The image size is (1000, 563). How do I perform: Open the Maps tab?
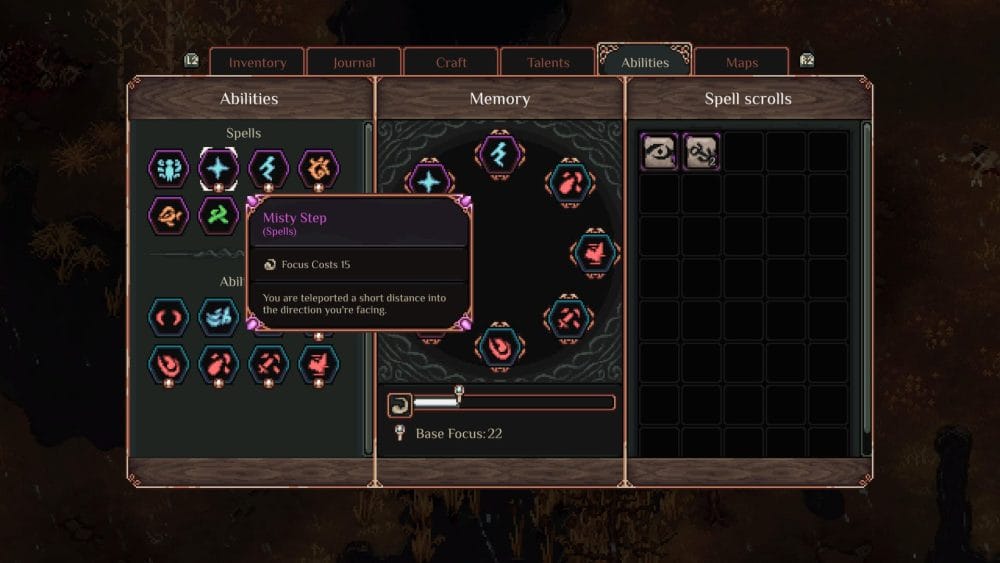pos(742,62)
